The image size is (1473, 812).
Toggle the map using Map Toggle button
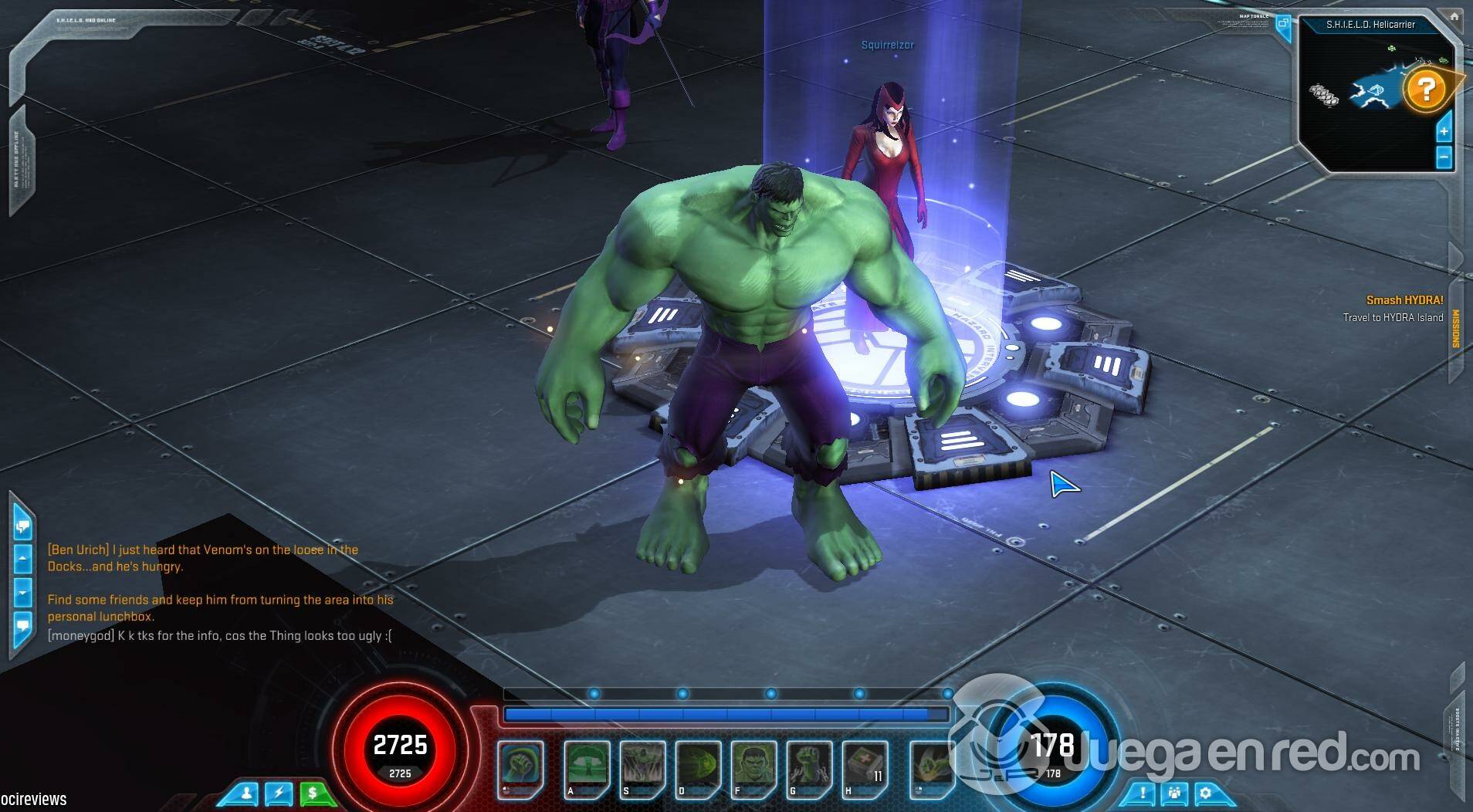click(x=1283, y=23)
